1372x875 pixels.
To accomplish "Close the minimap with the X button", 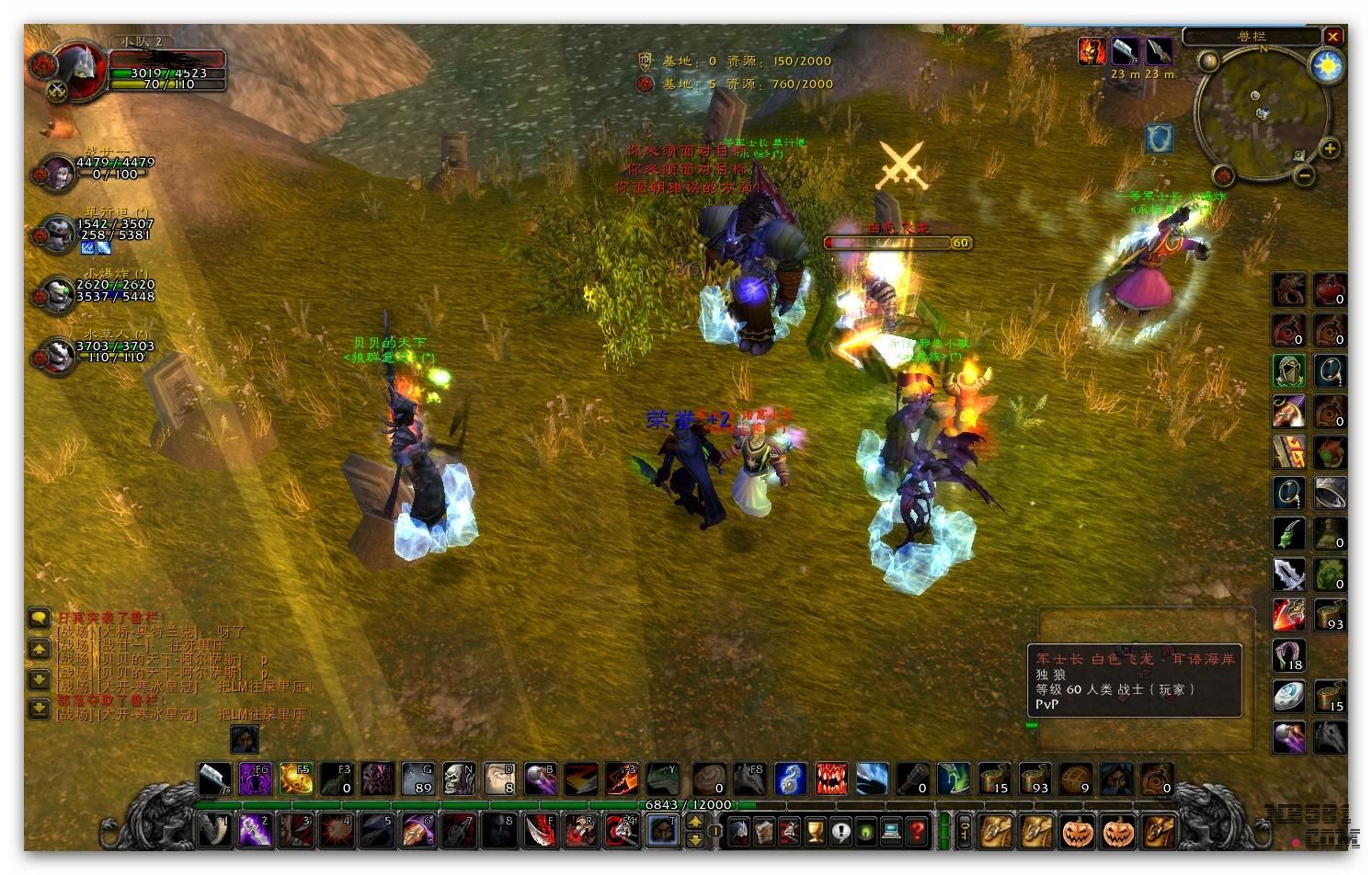I will point(1332,37).
